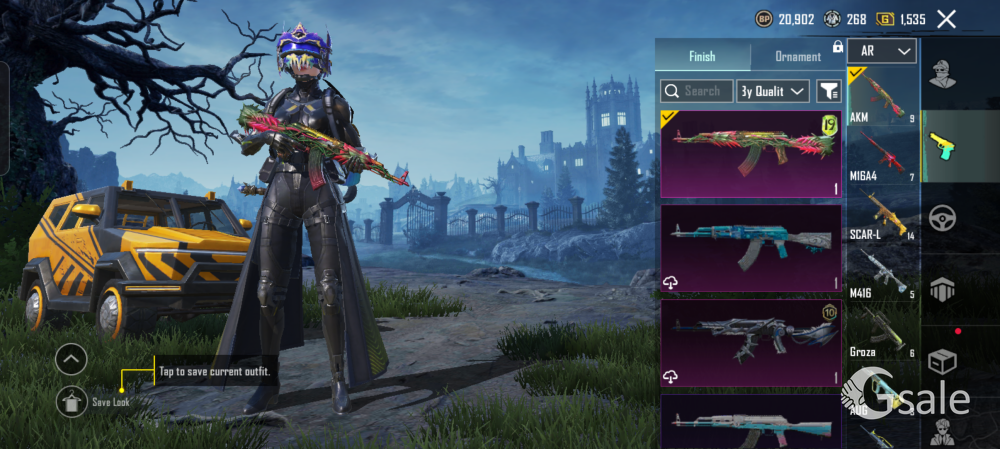Screen dimensions: 1000x449
Task: Open the skin filter funnel button
Action: click(x=828, y=91)
